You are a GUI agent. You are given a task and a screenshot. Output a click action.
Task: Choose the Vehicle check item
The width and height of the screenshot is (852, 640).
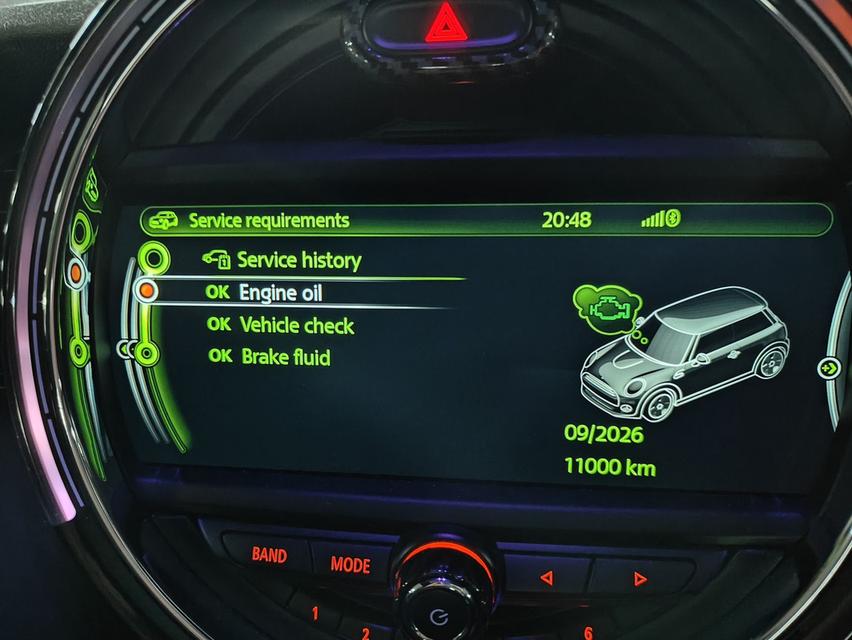click(x=296, y=325)
